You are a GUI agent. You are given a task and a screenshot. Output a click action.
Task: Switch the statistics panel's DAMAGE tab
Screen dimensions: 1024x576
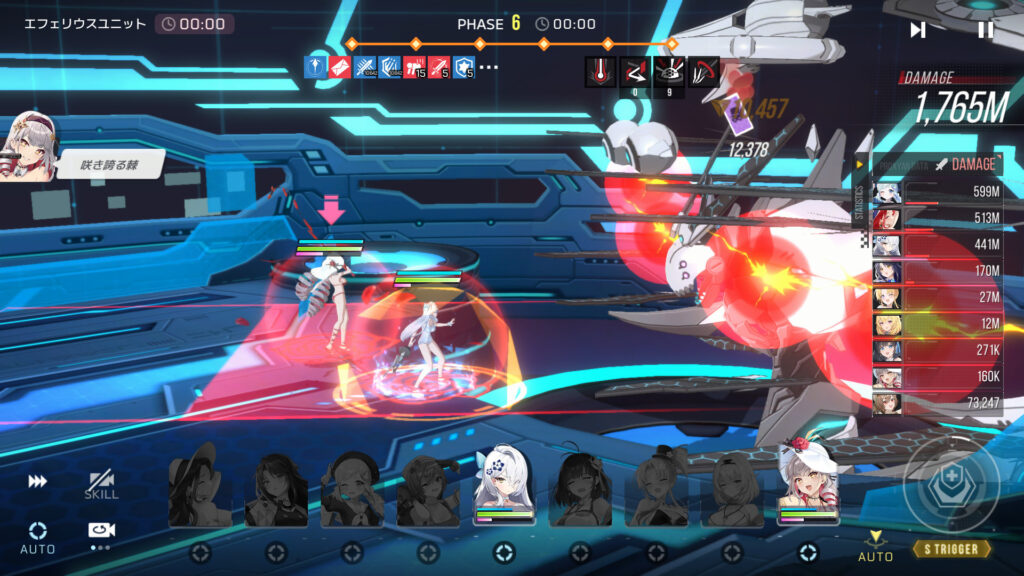point(965,164)
